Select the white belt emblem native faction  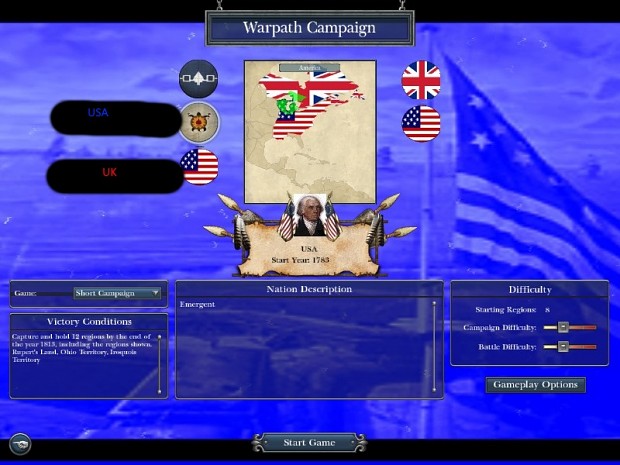point(198,79)
